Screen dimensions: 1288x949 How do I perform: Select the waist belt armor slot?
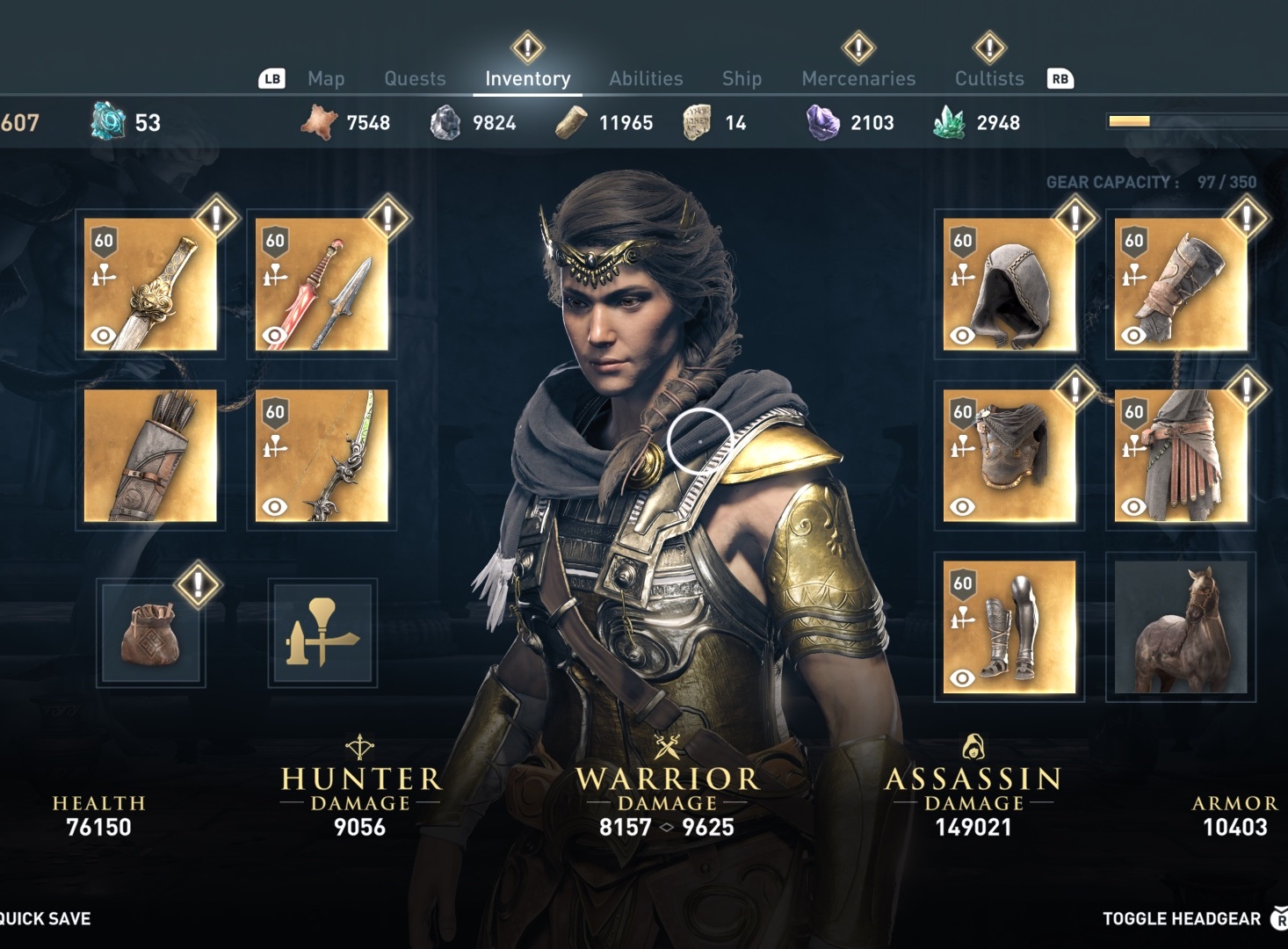coord(1180,456)
